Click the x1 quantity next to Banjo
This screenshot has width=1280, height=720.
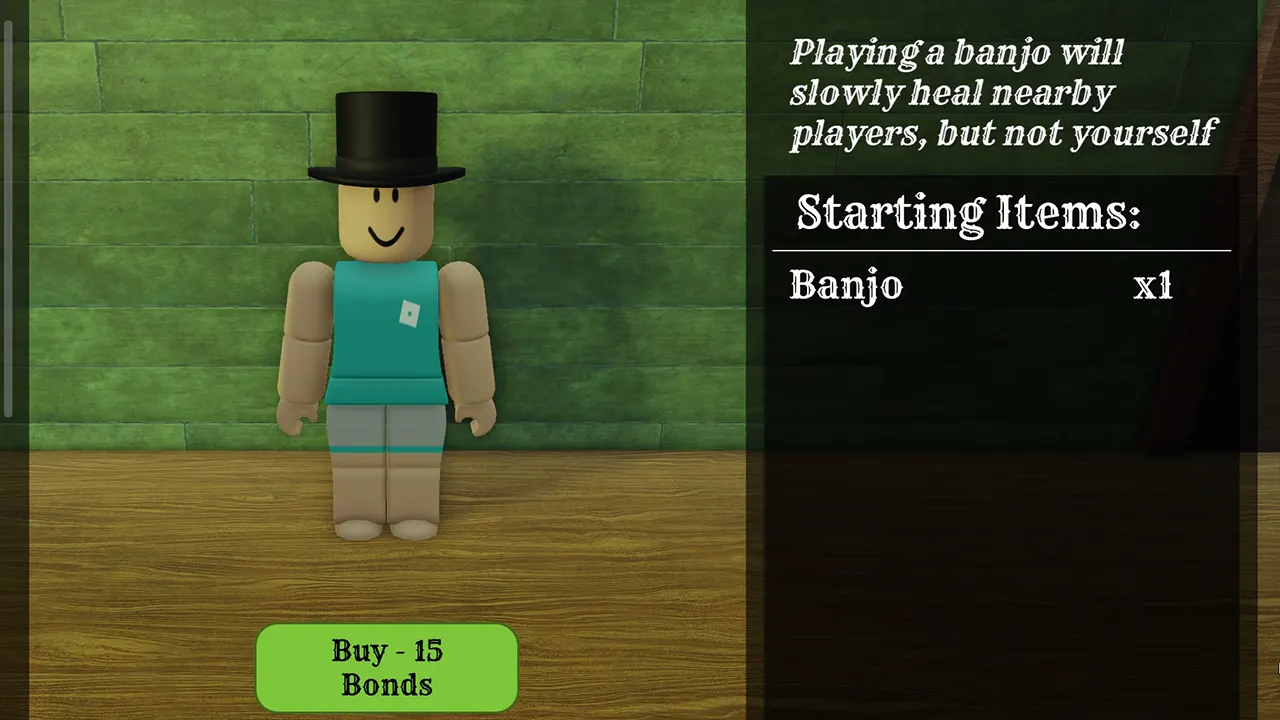1152,287
